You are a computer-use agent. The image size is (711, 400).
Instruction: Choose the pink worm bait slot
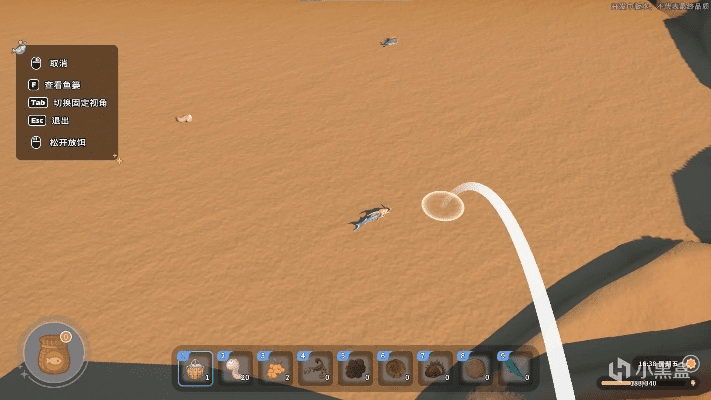[x=235, y=369]
